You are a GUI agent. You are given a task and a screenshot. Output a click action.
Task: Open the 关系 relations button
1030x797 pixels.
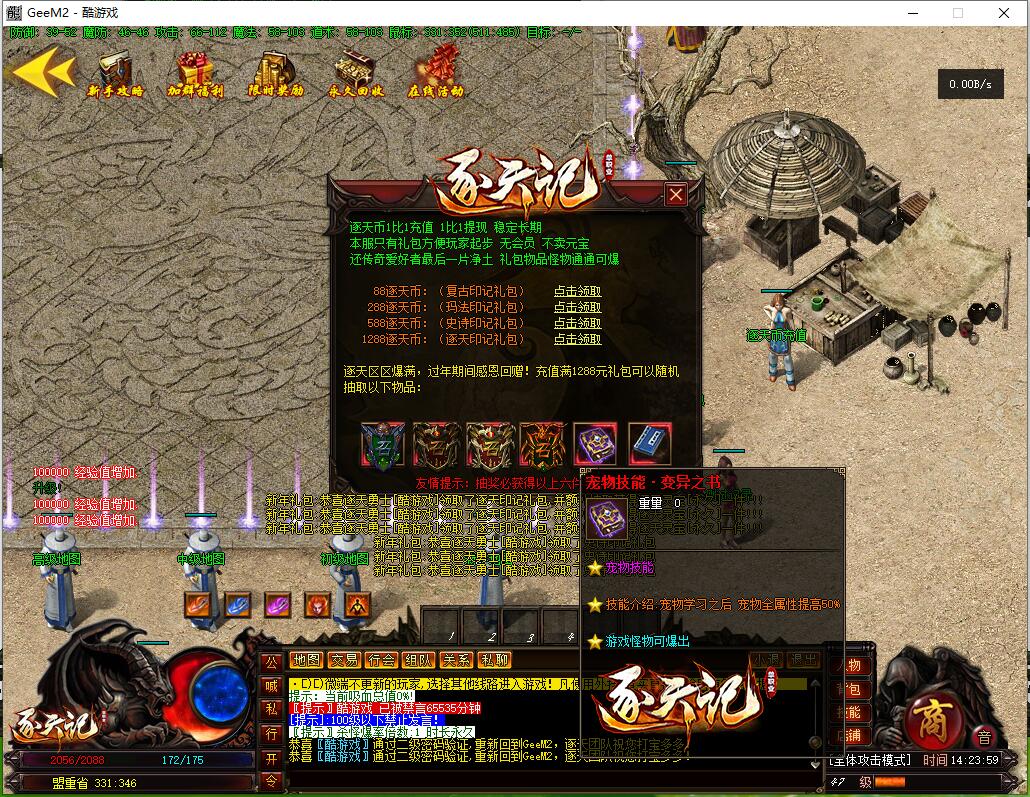pos(456,660)
